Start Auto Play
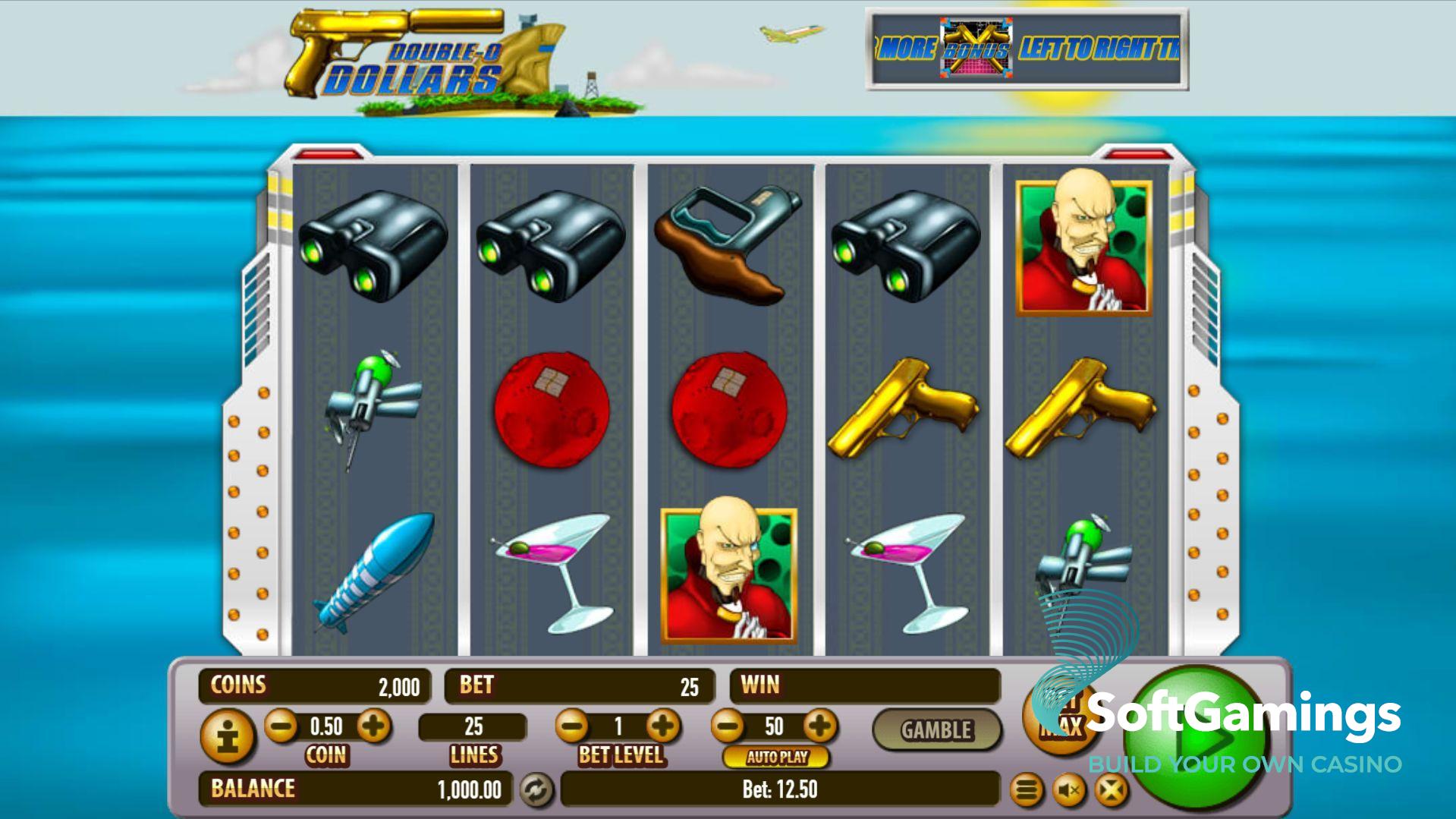This screenshot has height=819, width=1456. [776, 757]
